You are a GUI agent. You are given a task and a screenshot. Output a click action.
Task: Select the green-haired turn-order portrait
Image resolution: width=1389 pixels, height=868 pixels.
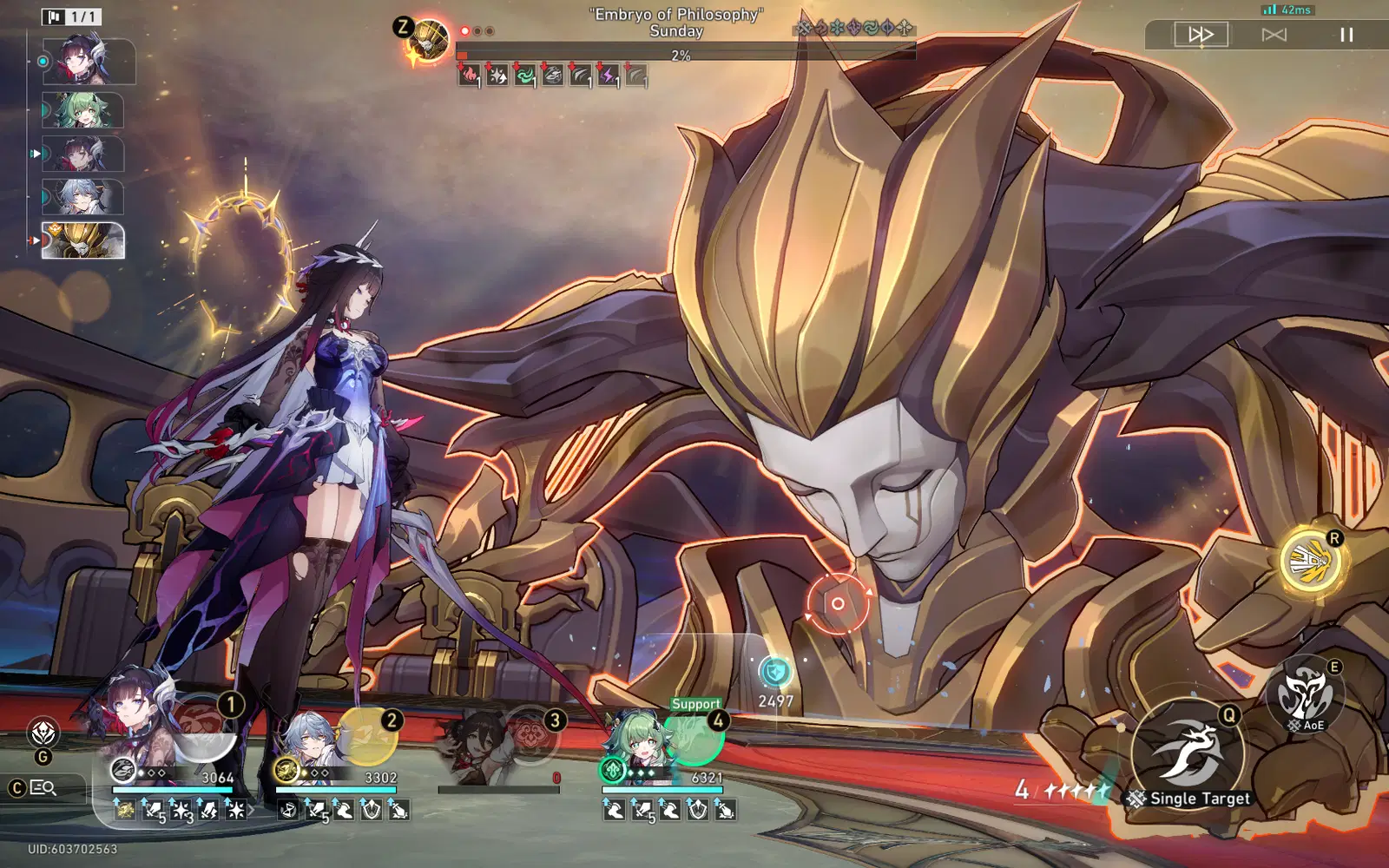(83, 110)
